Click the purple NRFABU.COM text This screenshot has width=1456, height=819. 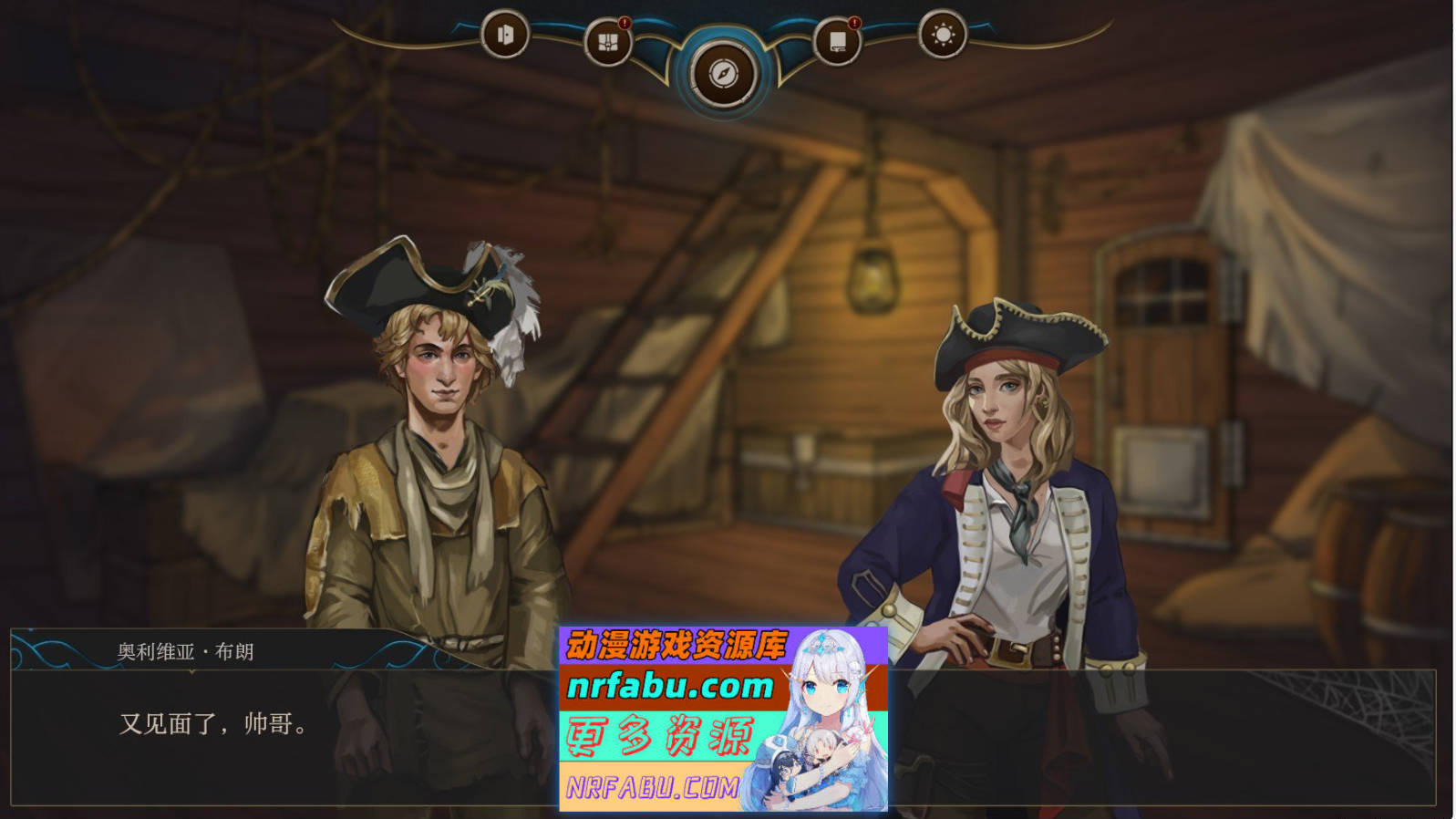(655, 785)
